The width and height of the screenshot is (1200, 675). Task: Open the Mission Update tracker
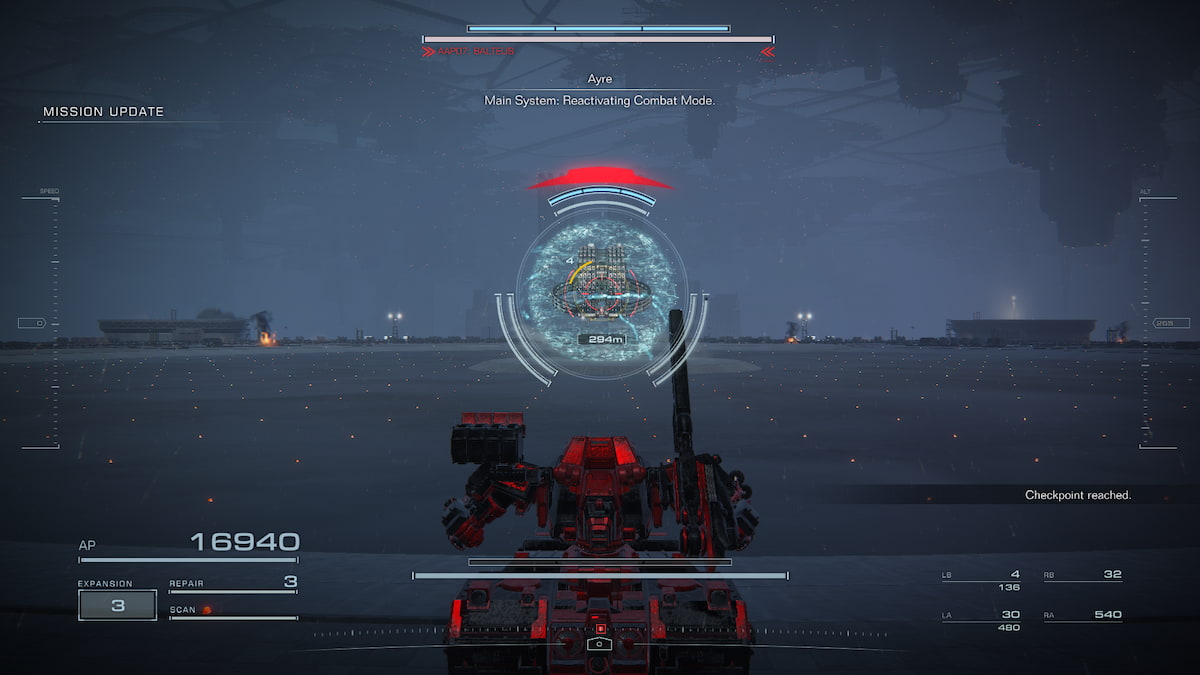click(x=103, y=112)
